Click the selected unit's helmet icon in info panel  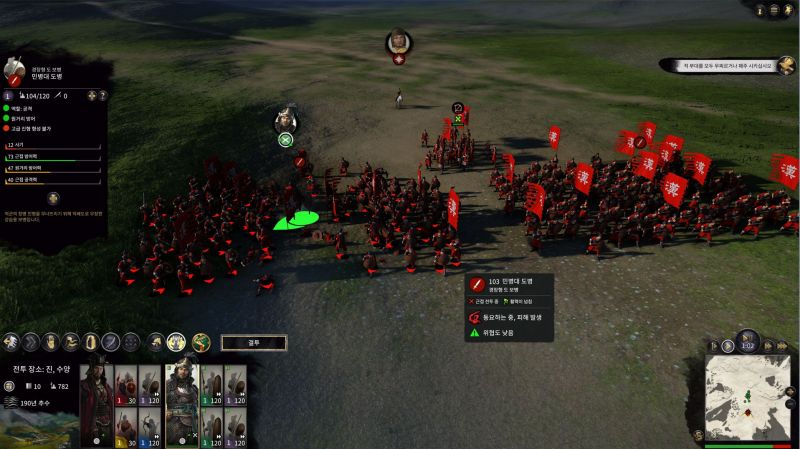pos(14,69)
